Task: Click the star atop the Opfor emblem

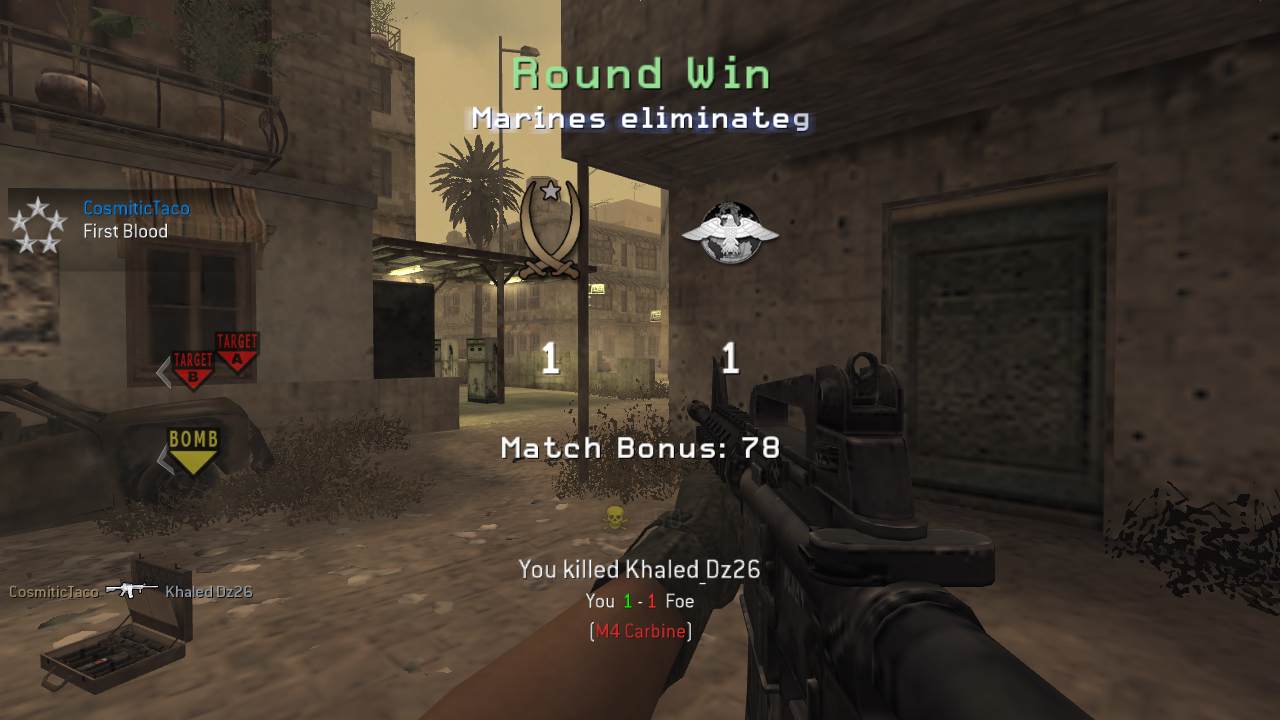Action: click(x=548, y=188)
